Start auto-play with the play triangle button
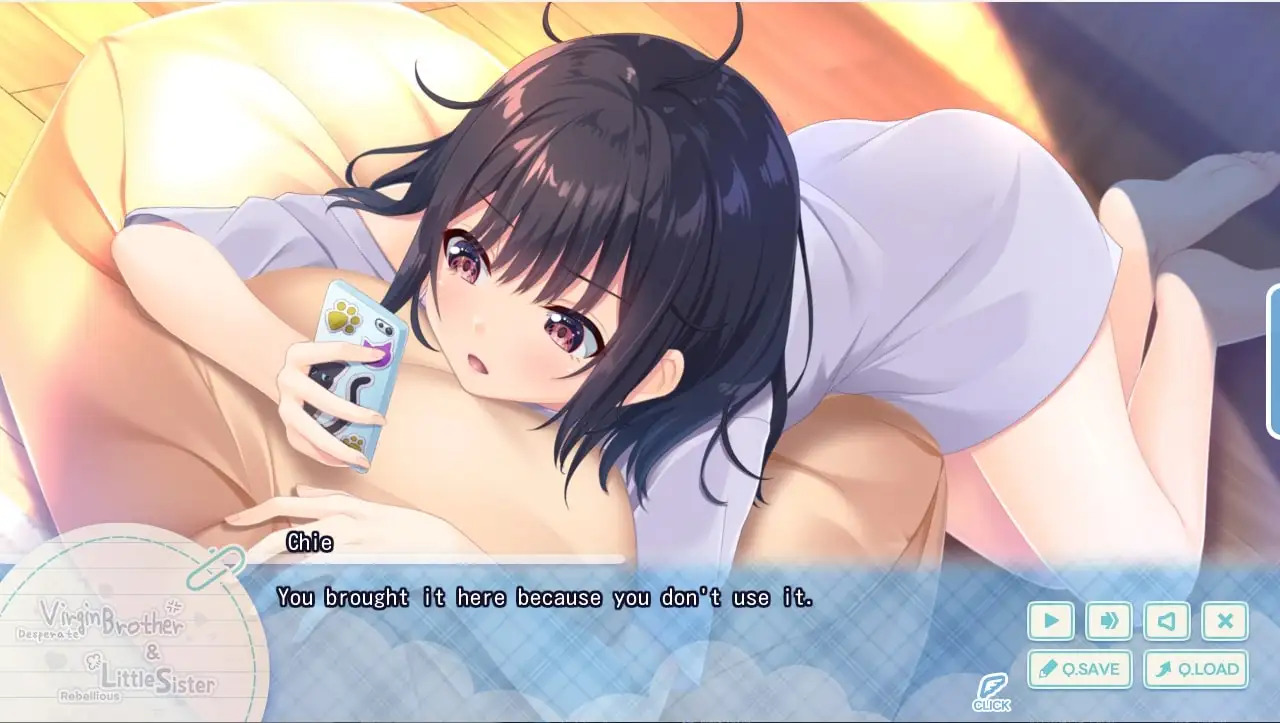 pyautogui.click(x=1050, y=621)
